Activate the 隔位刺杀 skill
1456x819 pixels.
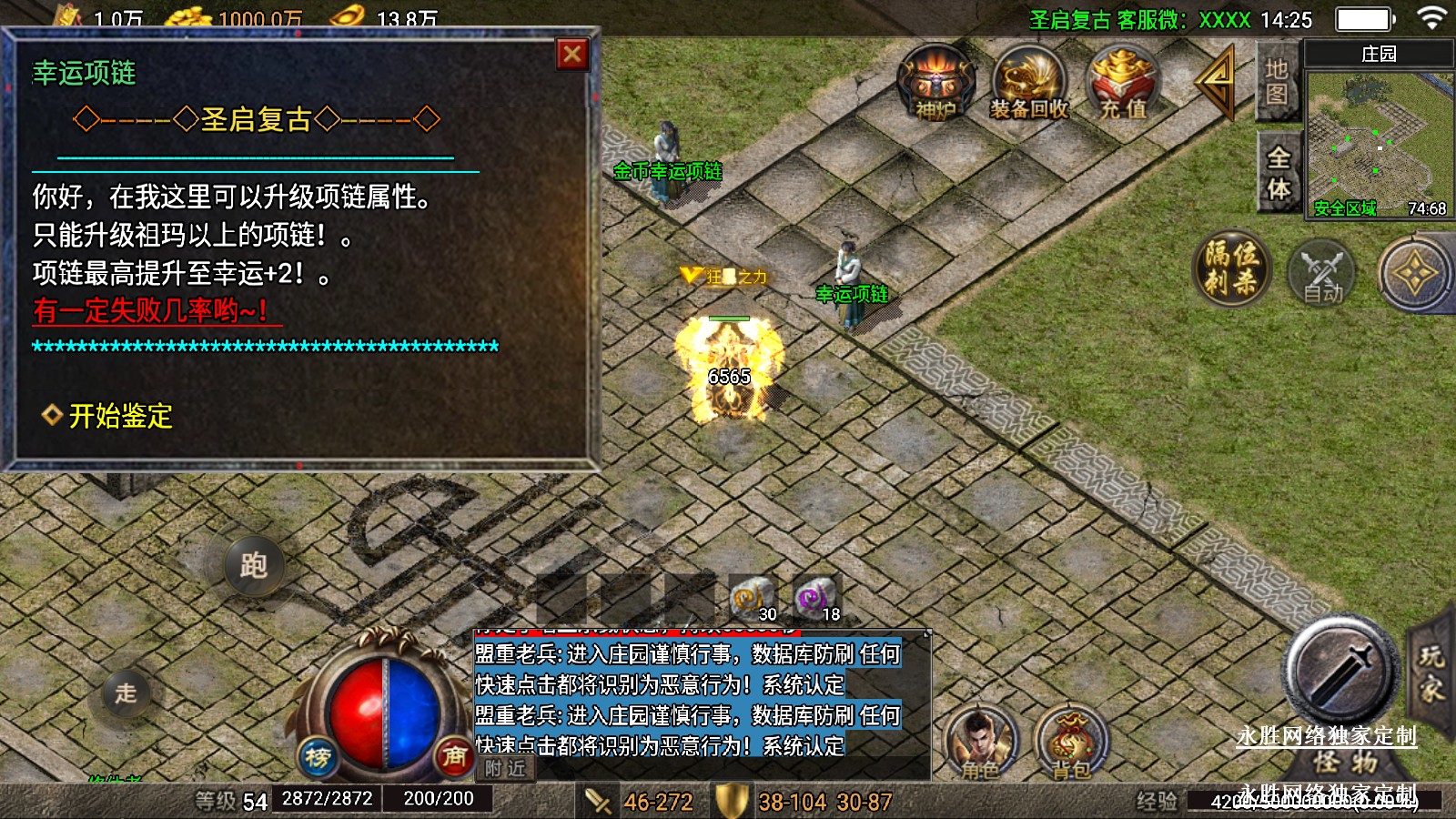(x=1231, y=268)
